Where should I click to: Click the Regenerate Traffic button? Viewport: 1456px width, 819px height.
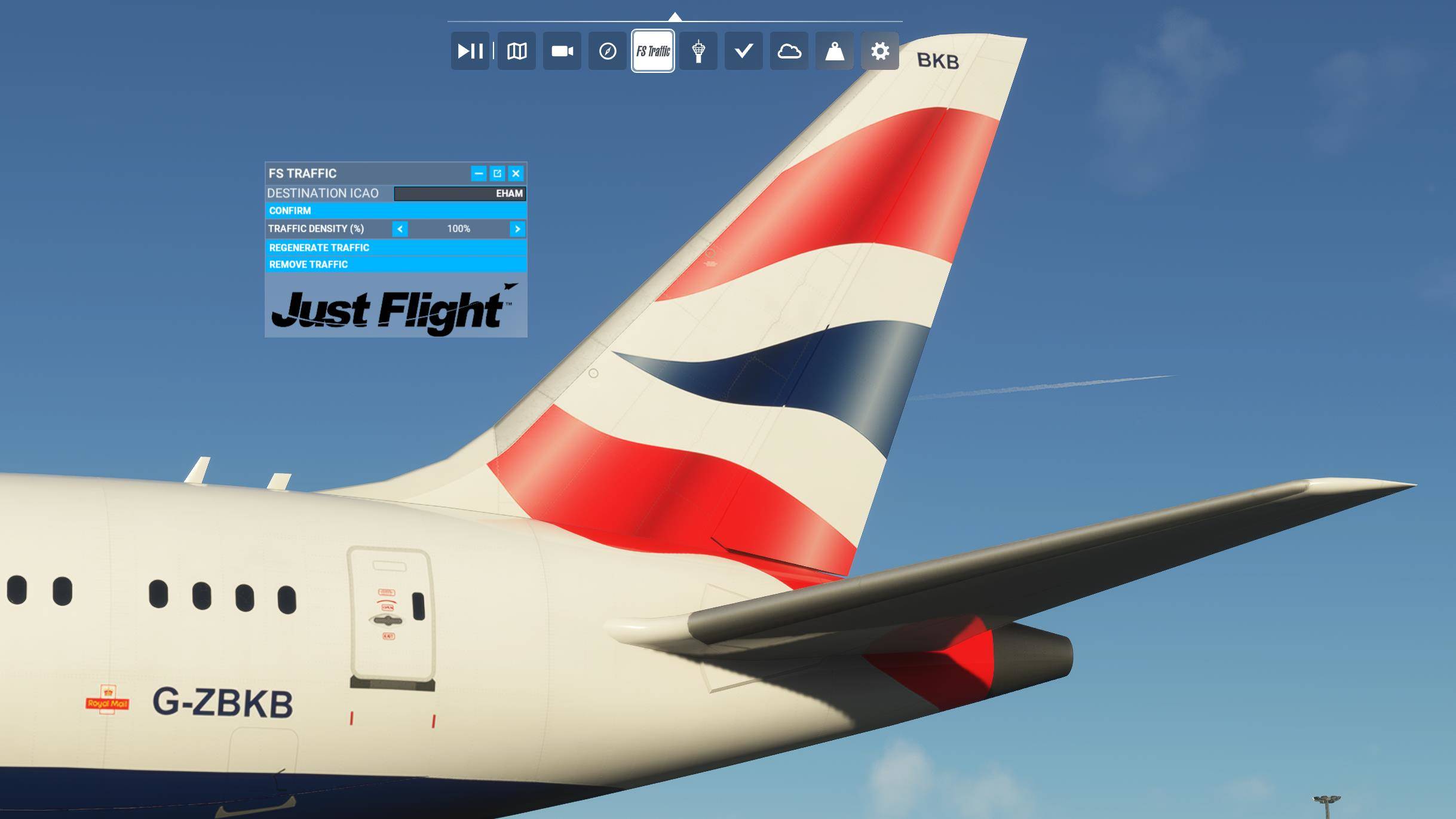[396, 247]
